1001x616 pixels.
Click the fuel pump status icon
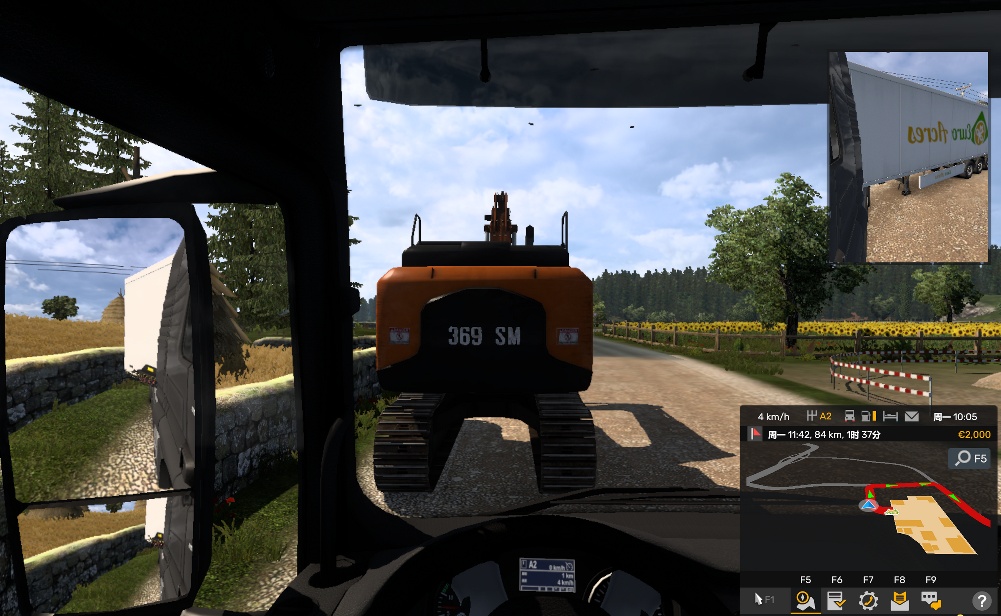tap(869, 416)
